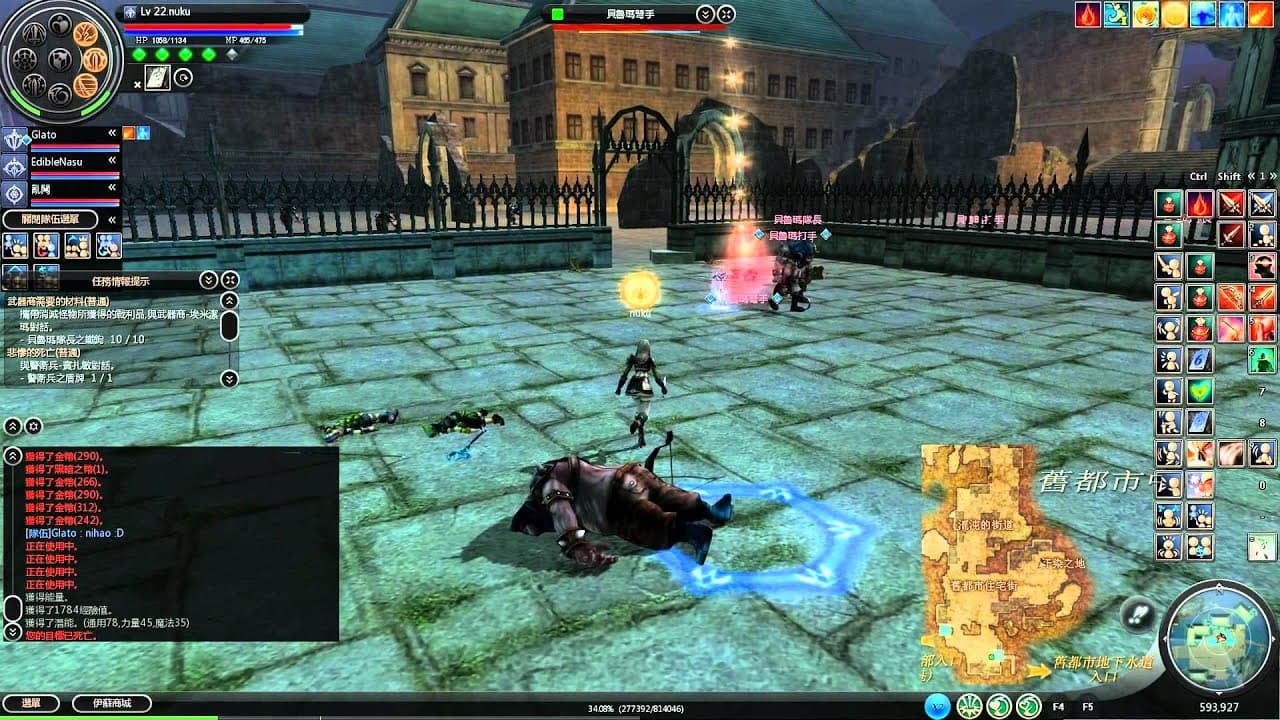The width and height of the screenshot is (1280, 720).
Task: Click the sword attack skill in the skill bar
Action: pos(1230,203)
